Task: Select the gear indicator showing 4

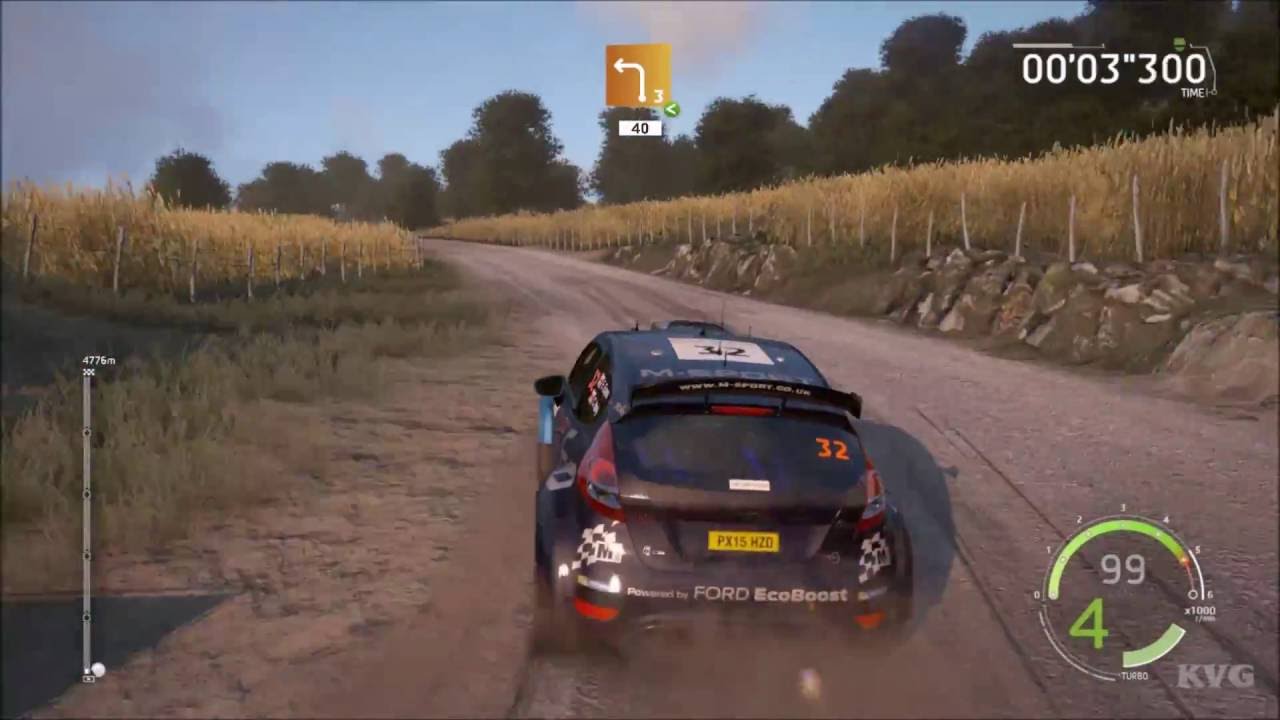Action: (x=1090, y=625)
